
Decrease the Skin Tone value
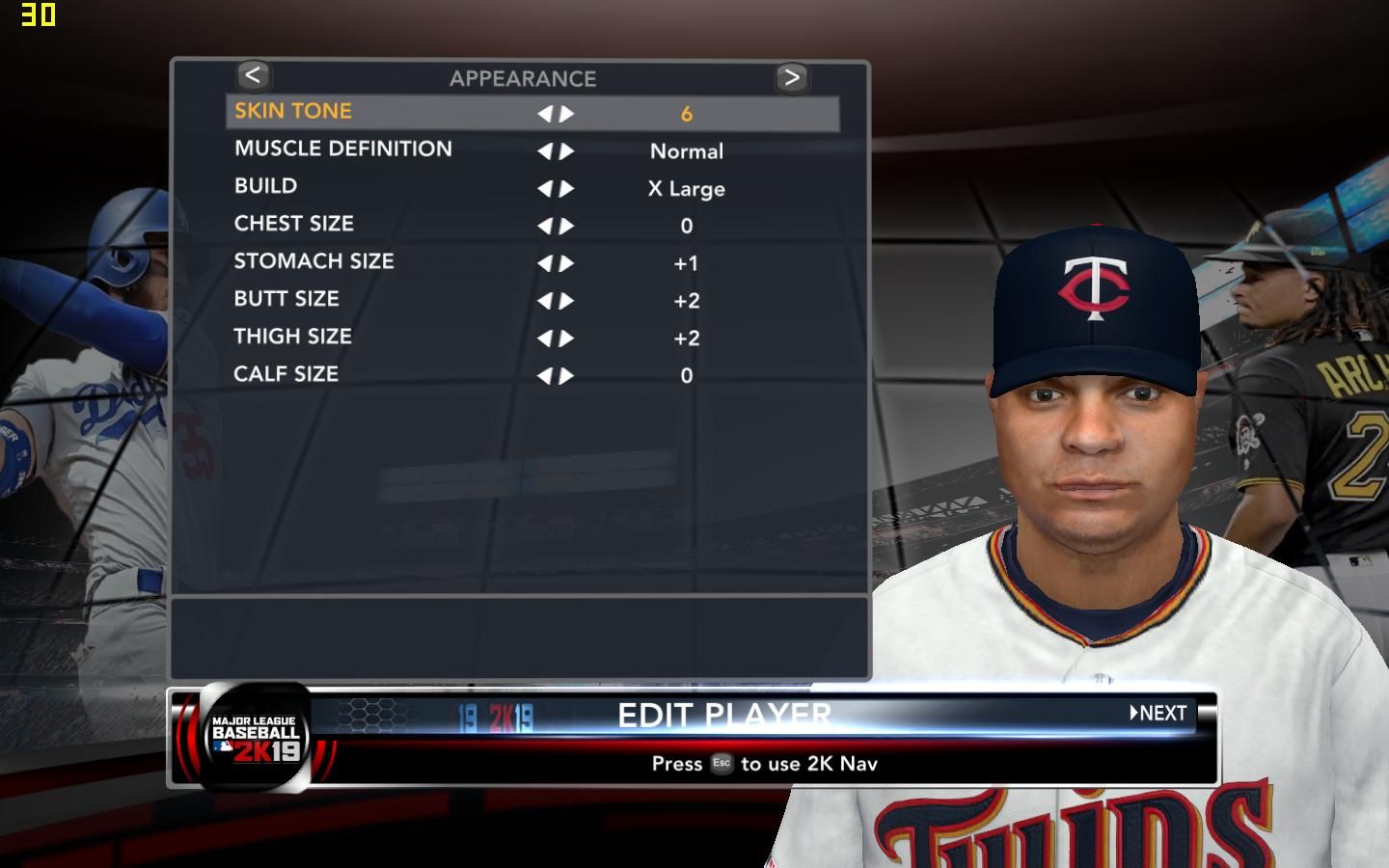click(x=545, y=114)
